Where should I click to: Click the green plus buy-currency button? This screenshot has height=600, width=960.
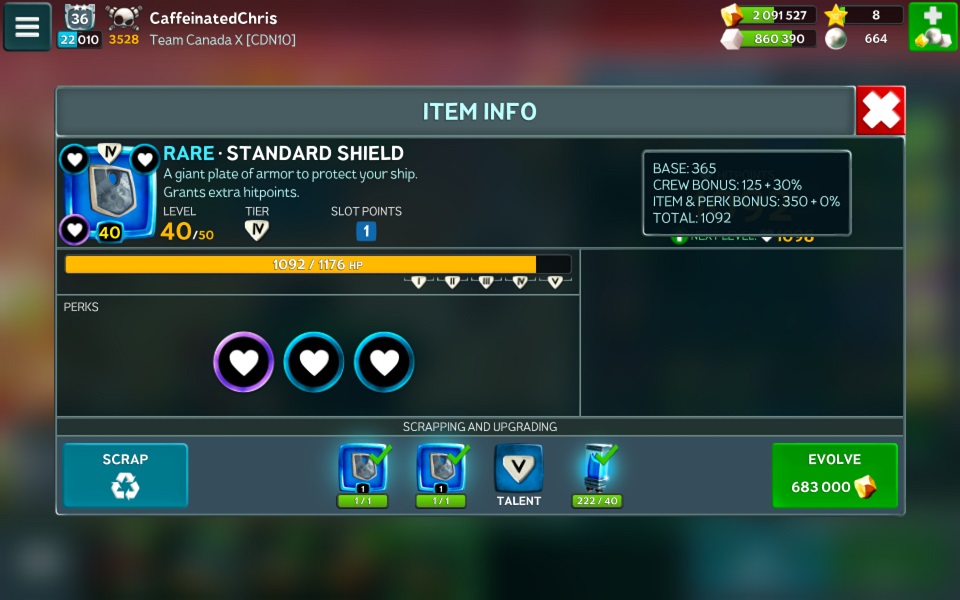pyautogui.click(x=932, y=27)
